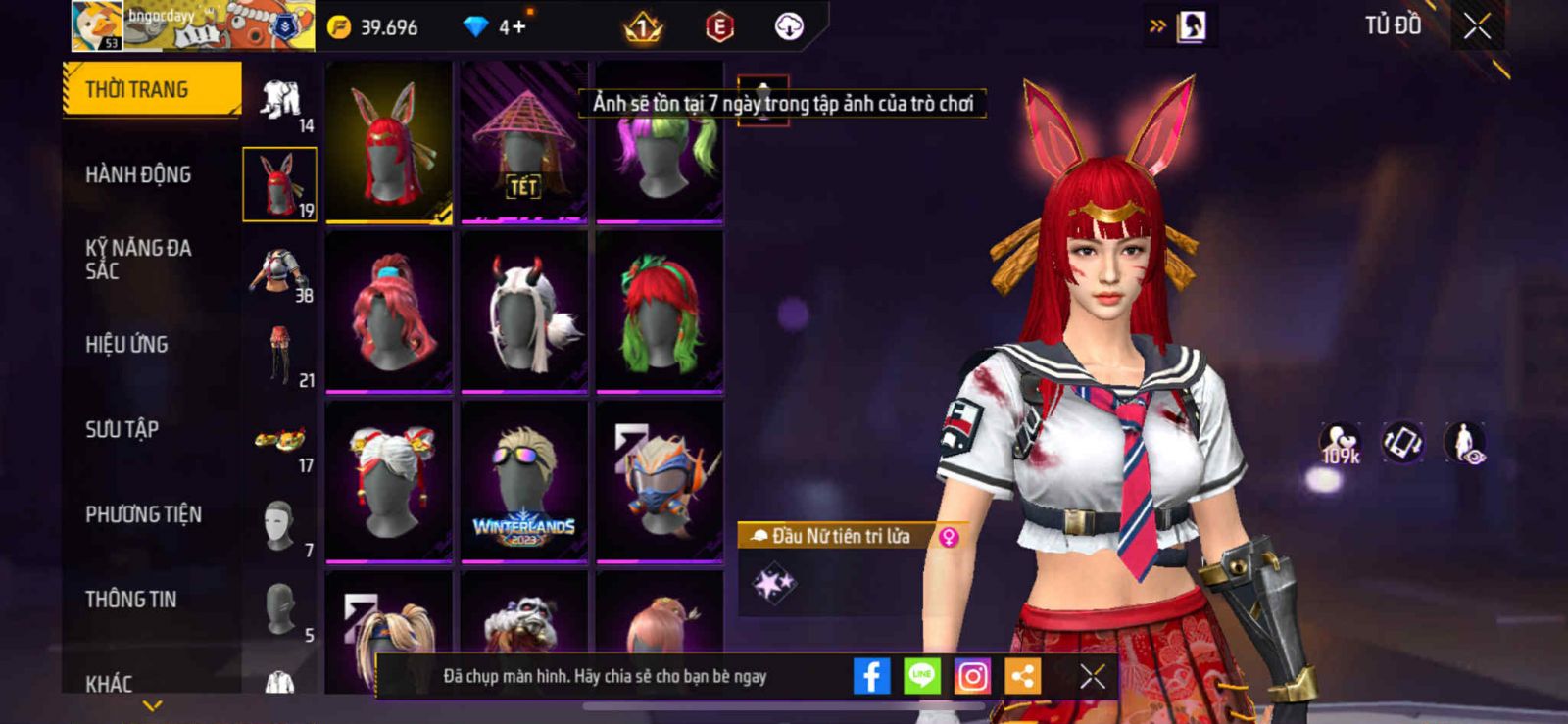Close the Tủ Đồ wardrobe screen
Viewport: 1568px width, 724px height.
pos(1477,26)
